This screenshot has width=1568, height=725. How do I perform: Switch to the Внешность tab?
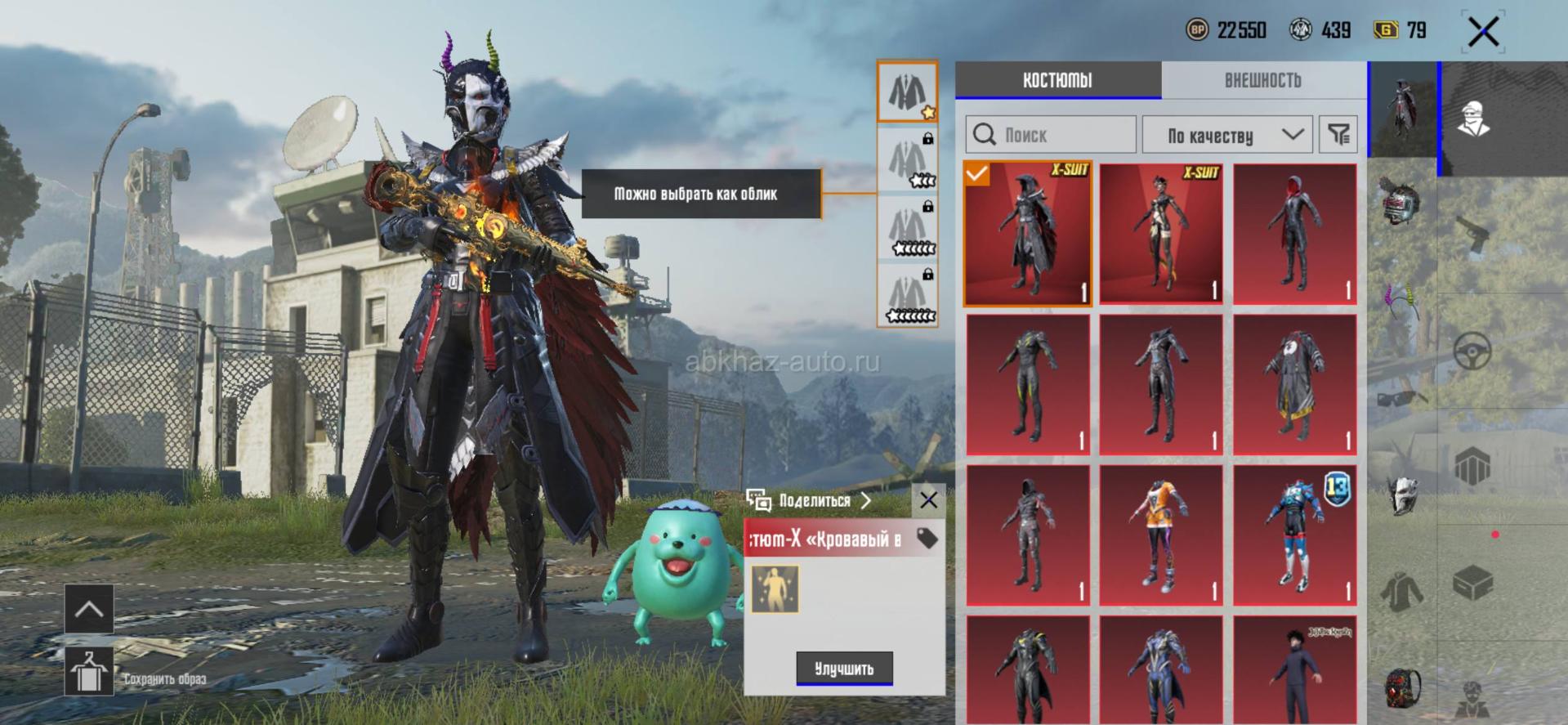coord(1262,80)
